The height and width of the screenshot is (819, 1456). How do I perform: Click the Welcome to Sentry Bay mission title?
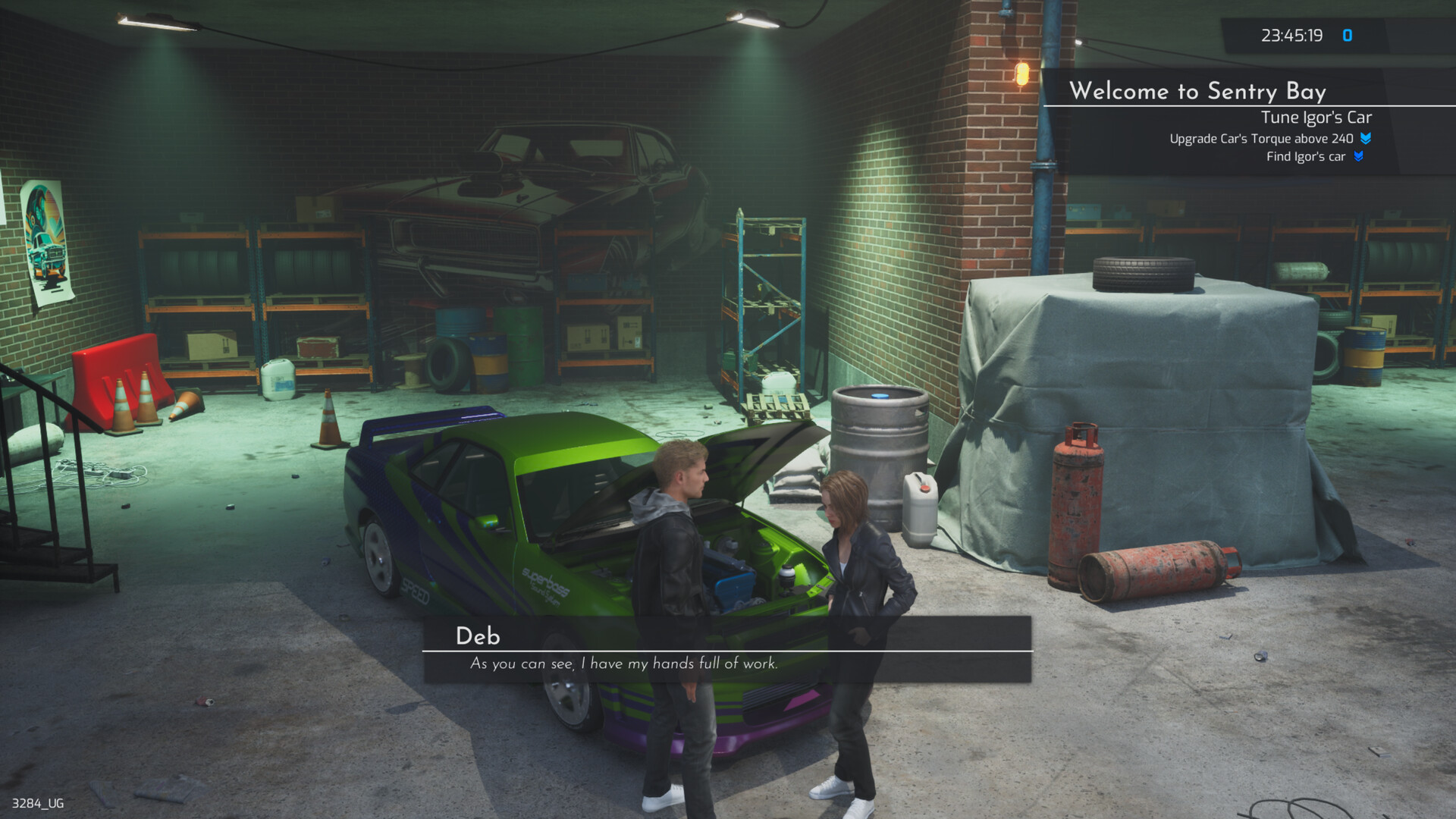[x=1199, y=92]
